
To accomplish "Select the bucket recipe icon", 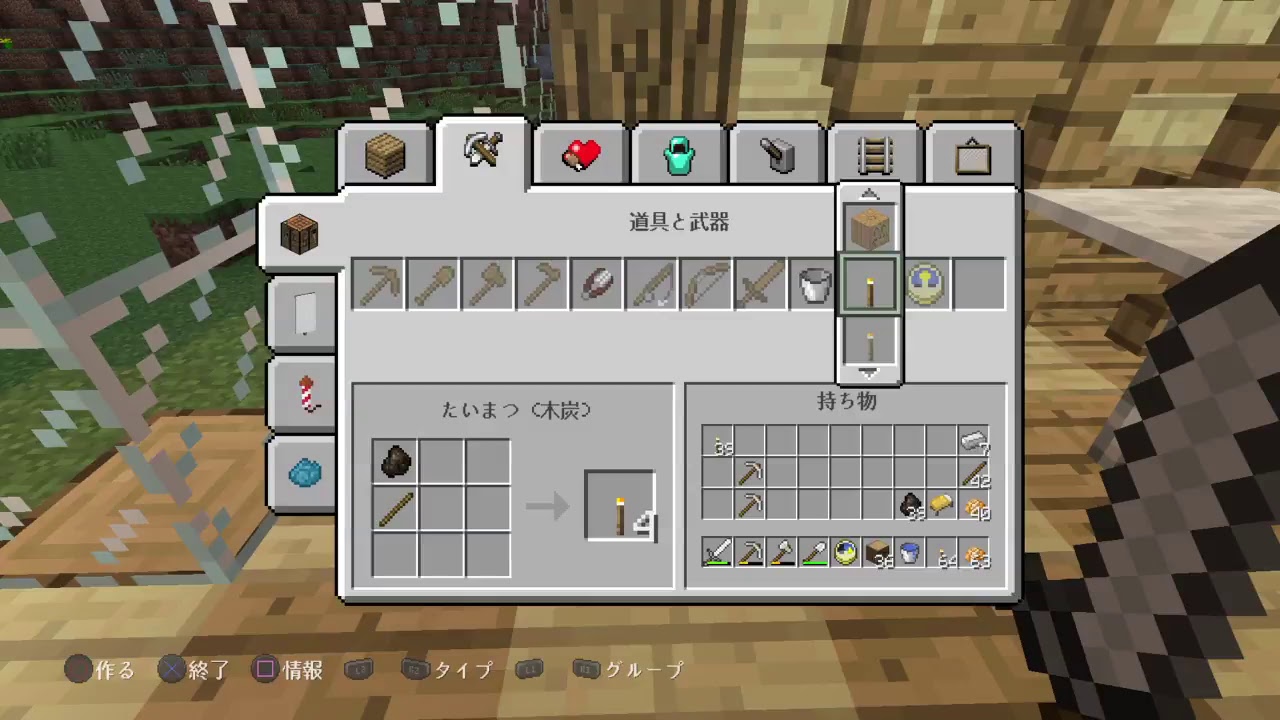I will 813,284.
